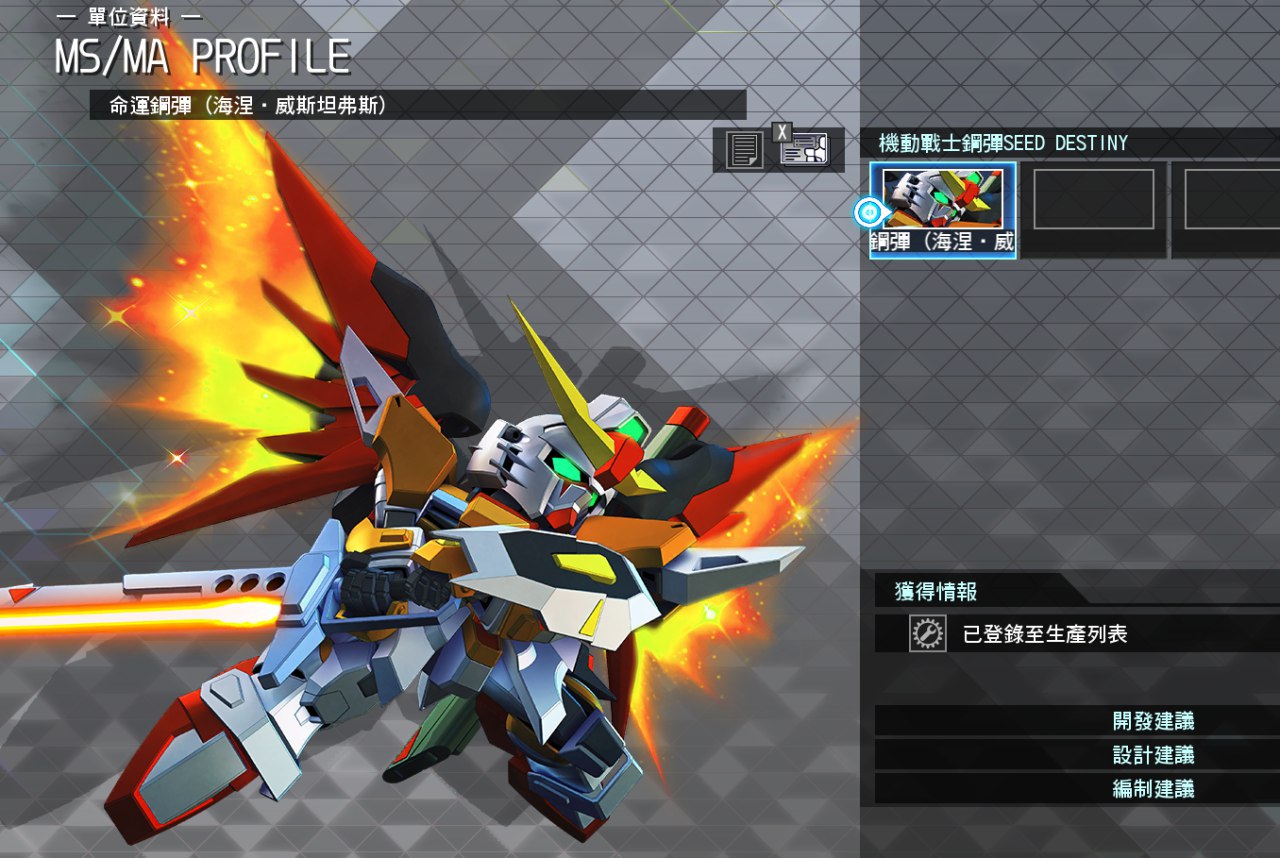Switch to the profile card view icon

point(805,150)
